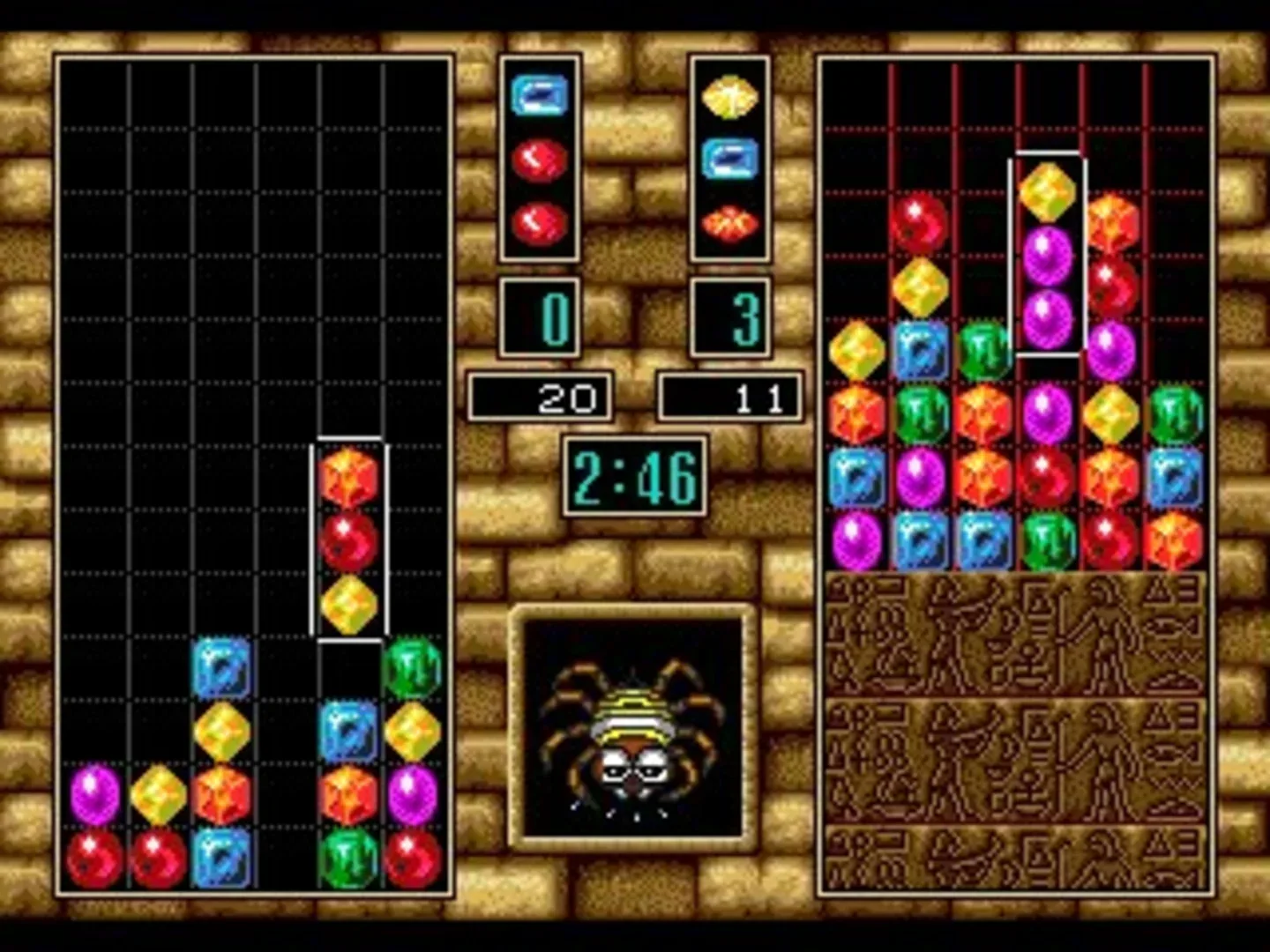The height and width of the screenshot is (952, 1270).
Task: Expand the left player's score counter showing 20
Action: click(540, 397)
